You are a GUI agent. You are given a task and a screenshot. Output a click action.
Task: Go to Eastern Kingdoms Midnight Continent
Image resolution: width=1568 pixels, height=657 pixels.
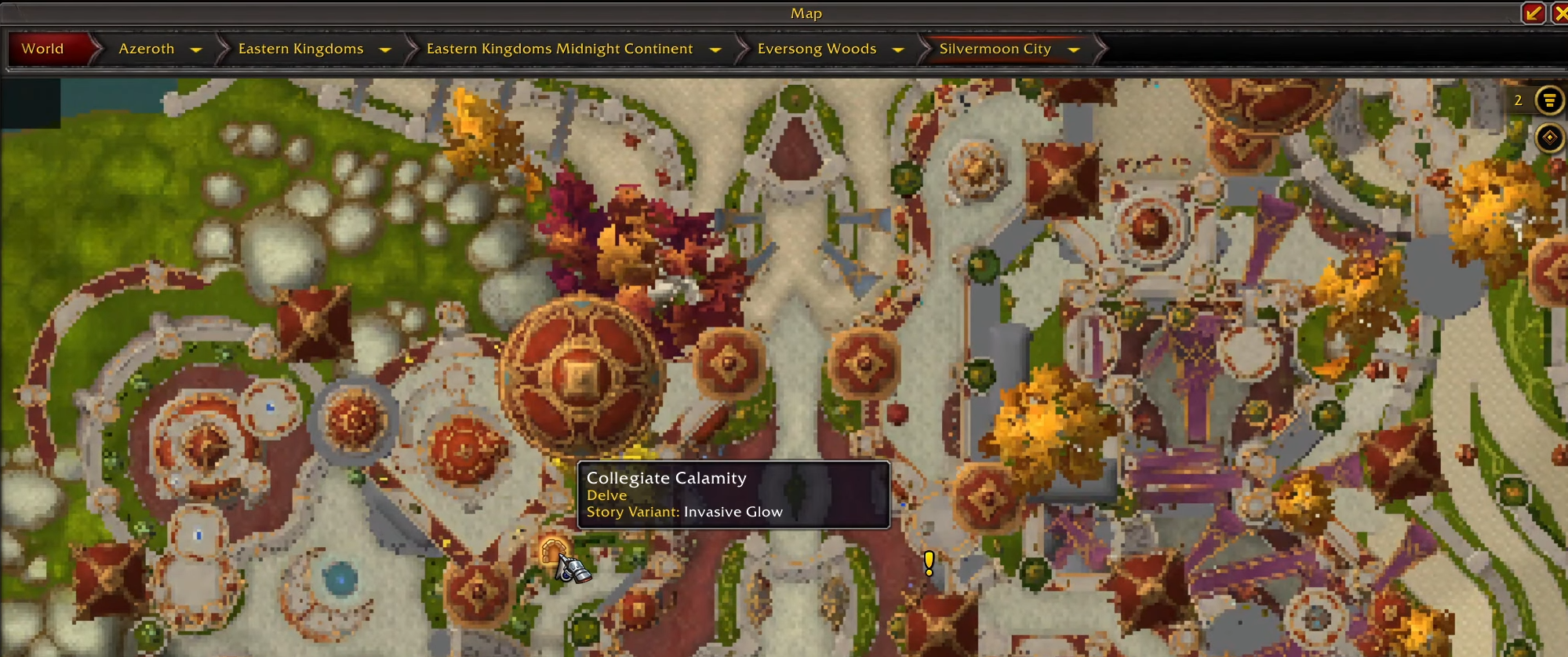pyautogui.click(x=558, y=49)
